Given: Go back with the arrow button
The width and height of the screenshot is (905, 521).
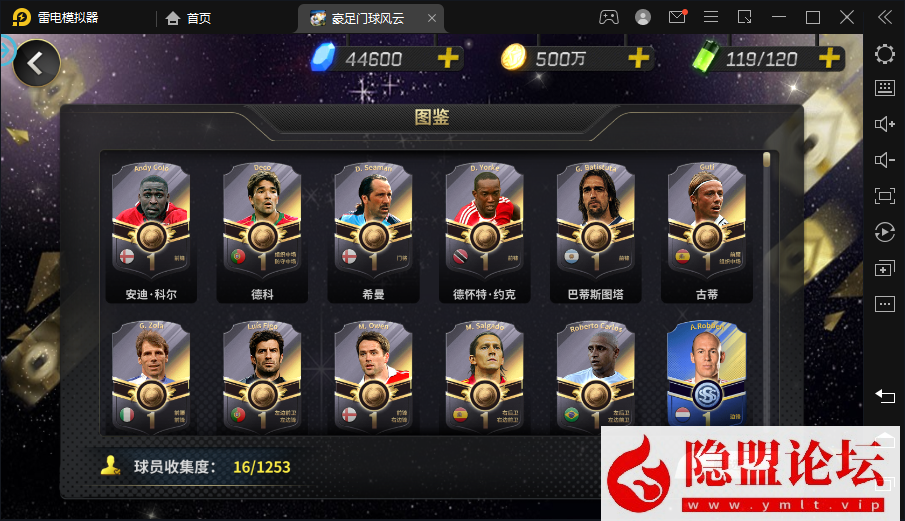Looking at the screenshot, I should (36, 63).
